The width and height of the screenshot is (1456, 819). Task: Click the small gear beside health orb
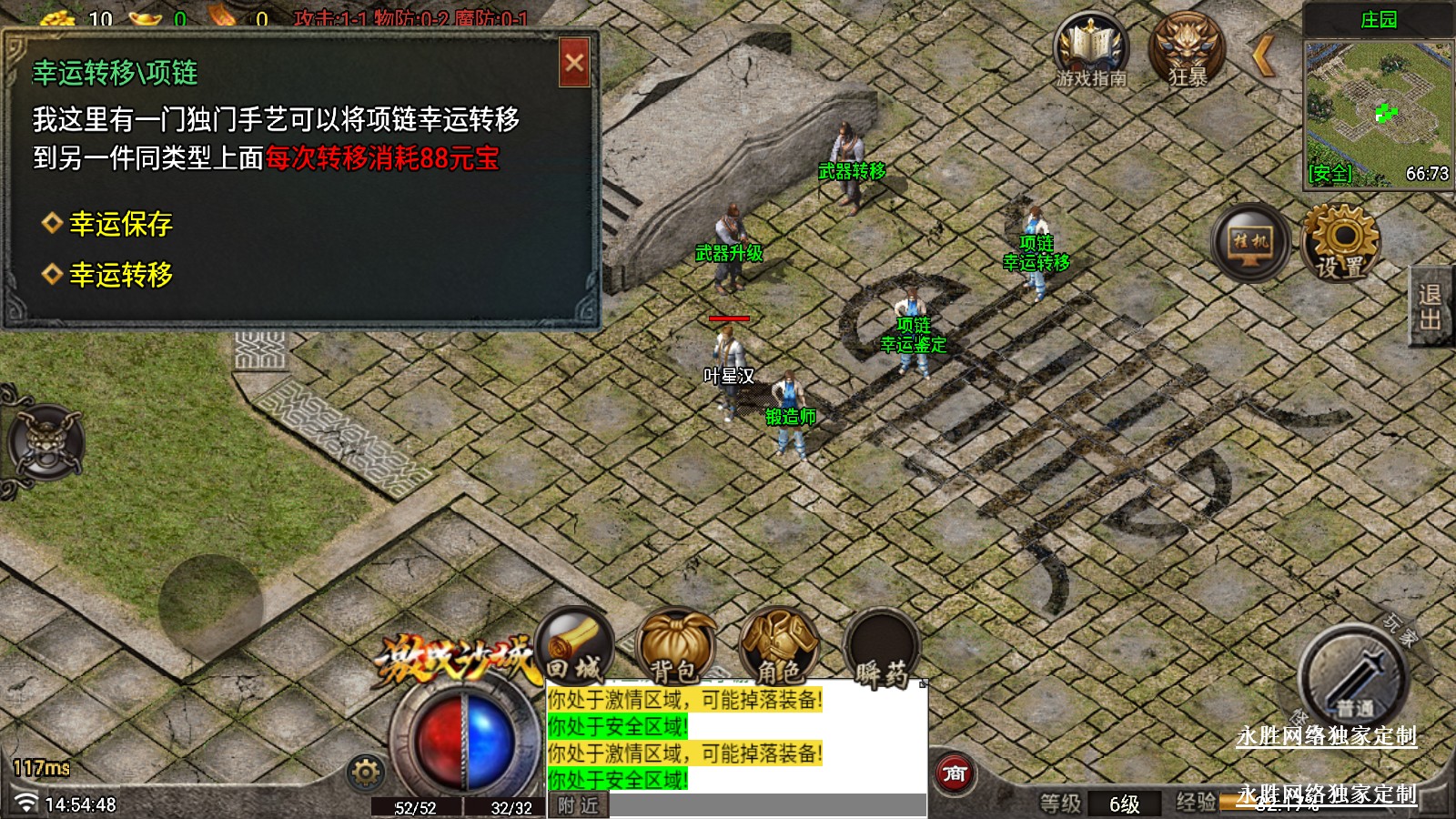[x=366, y=773]
